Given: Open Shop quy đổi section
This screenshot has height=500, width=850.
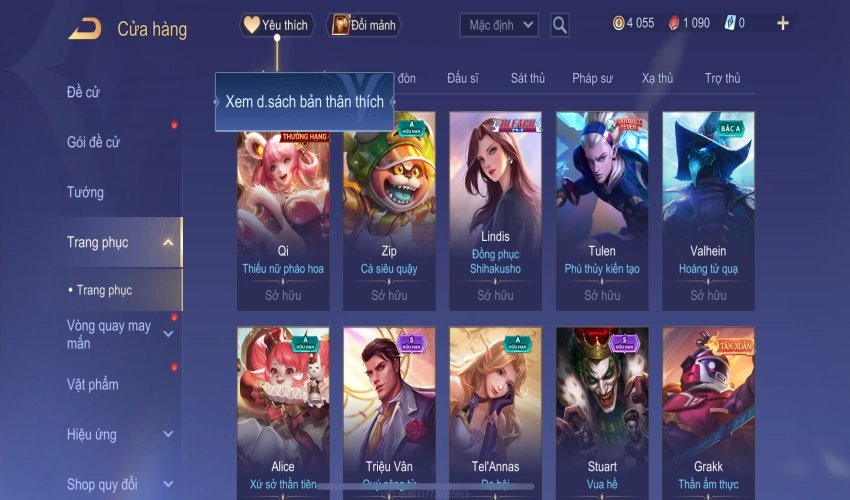Looking at the screenshot, I should tap(103, 485).
